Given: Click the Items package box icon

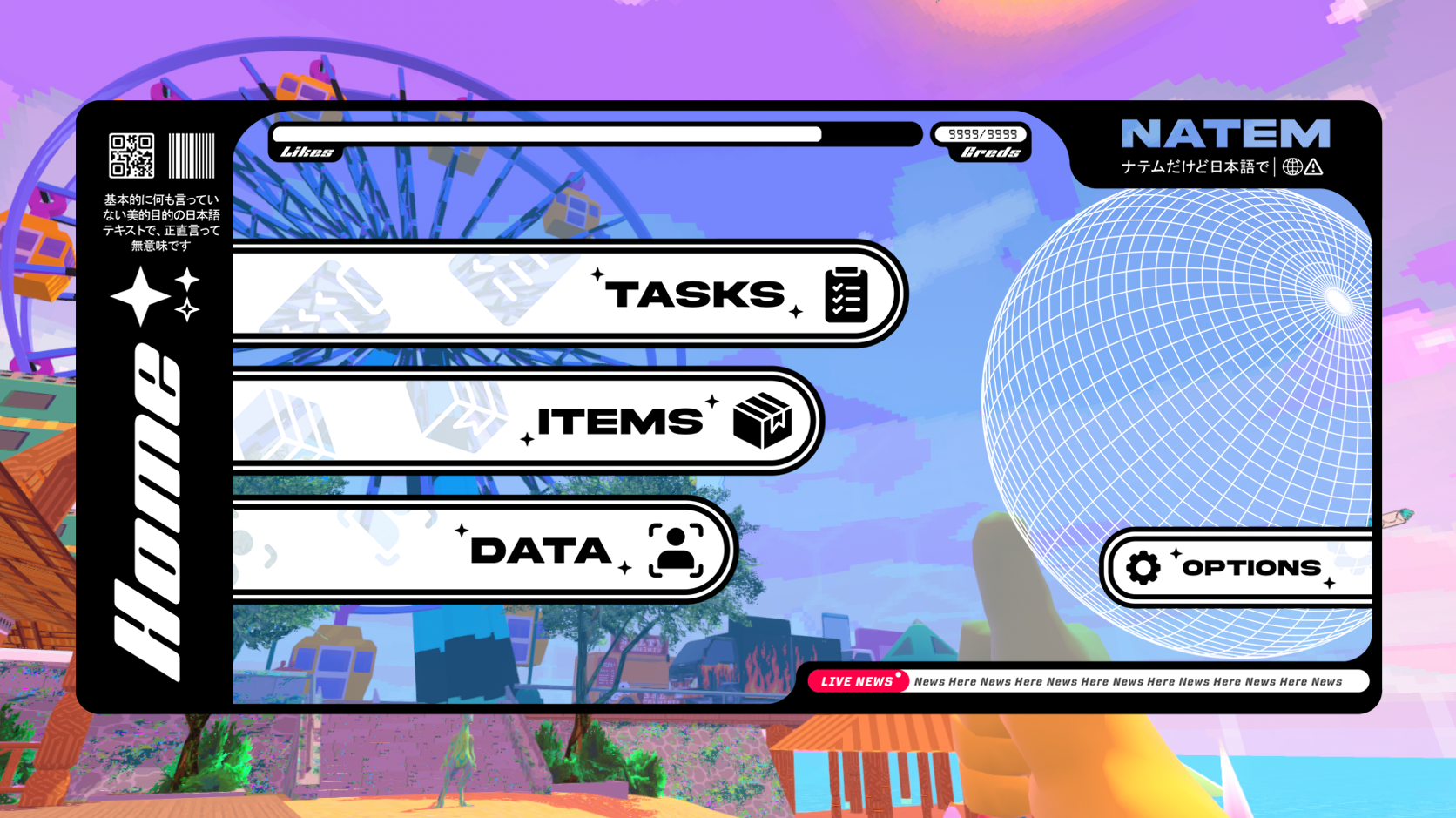Looking at the screenshot, I should coord(761,421).
